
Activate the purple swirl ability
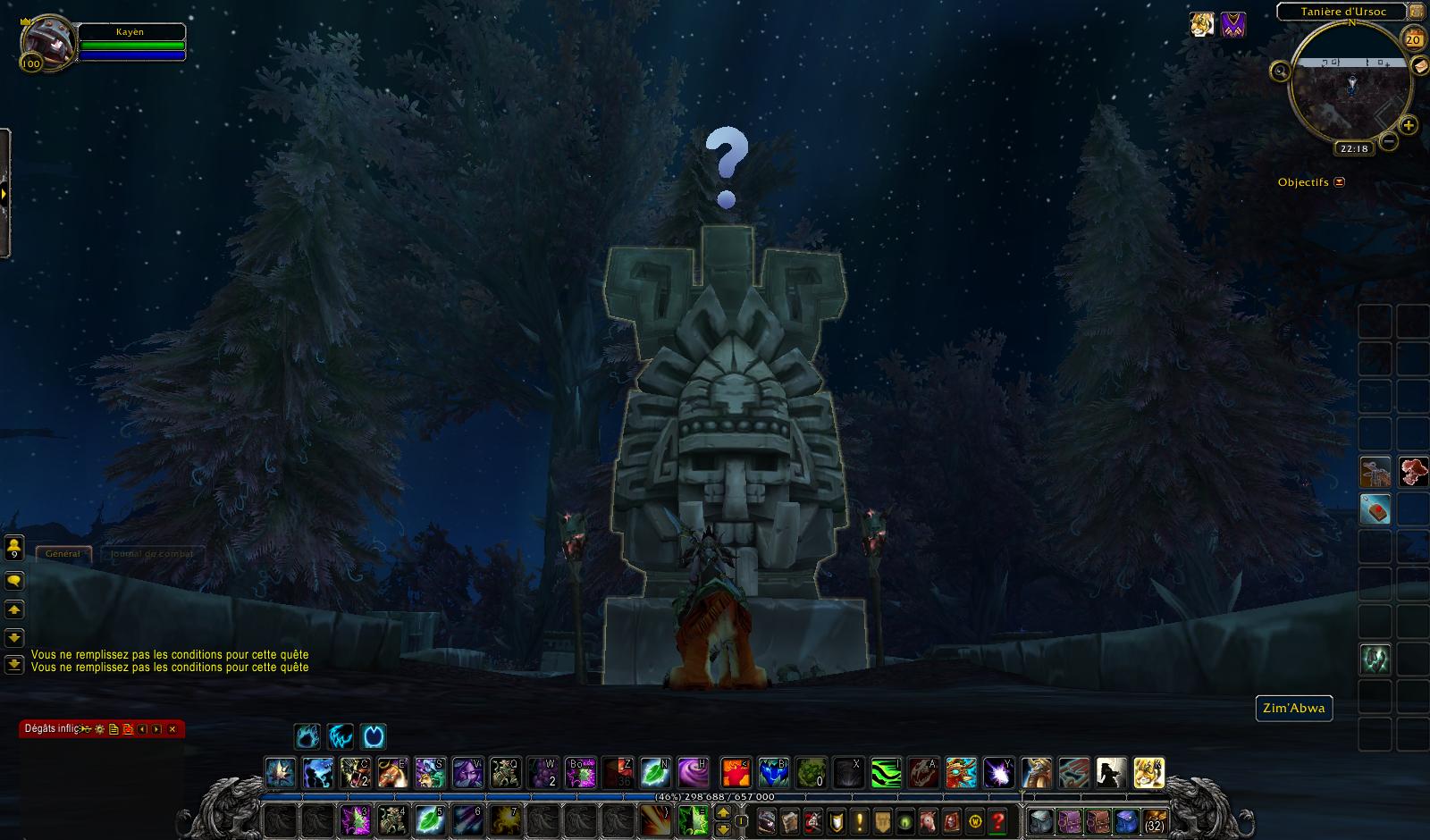click(693, 771)
